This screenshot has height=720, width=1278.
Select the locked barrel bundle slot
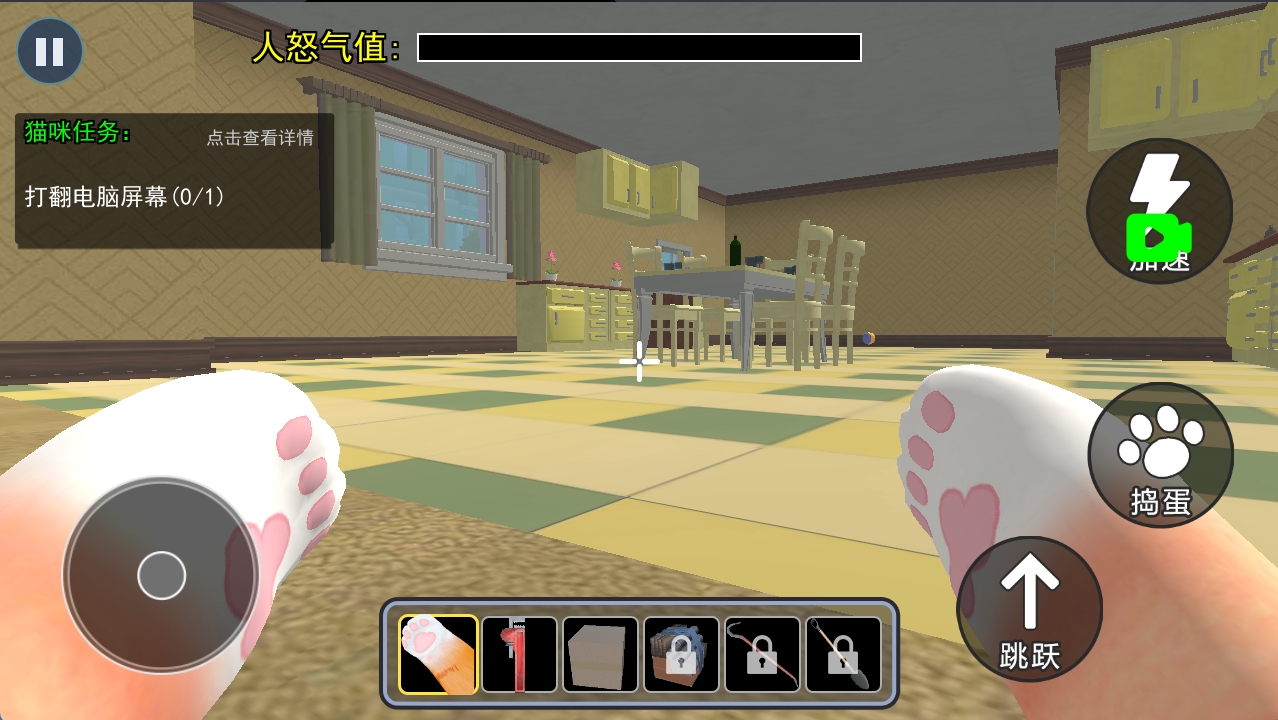pos(681,654)
